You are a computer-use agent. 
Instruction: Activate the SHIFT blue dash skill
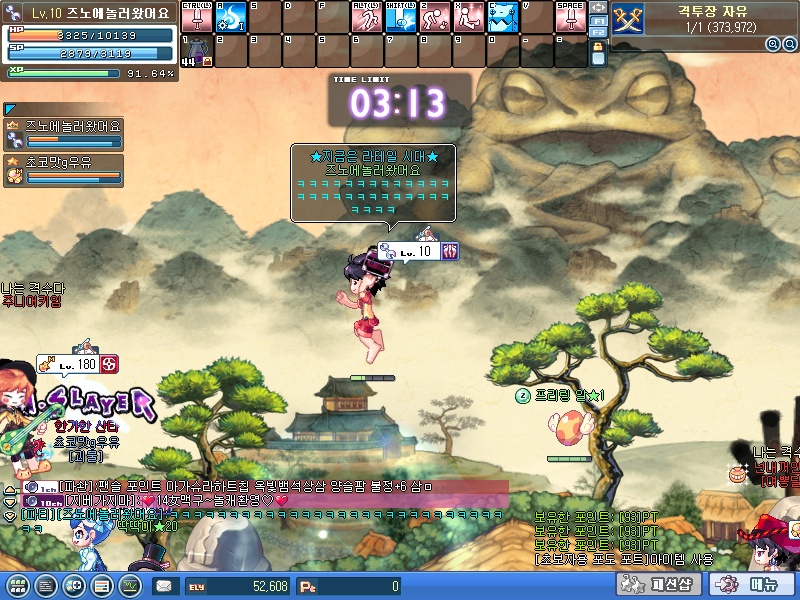tap(401, 17)
